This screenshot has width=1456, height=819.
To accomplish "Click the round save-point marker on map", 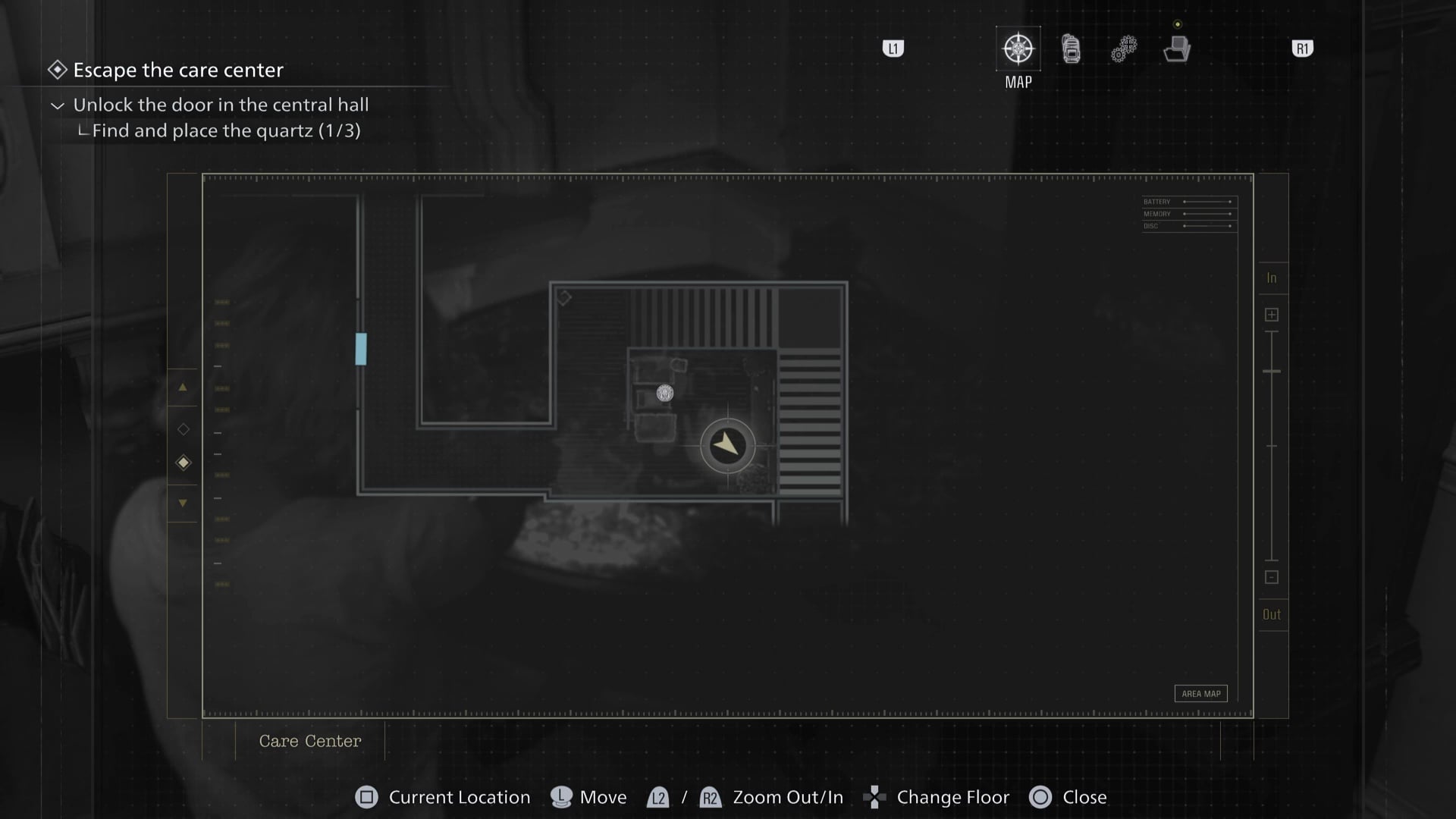I will pos(665,393).
